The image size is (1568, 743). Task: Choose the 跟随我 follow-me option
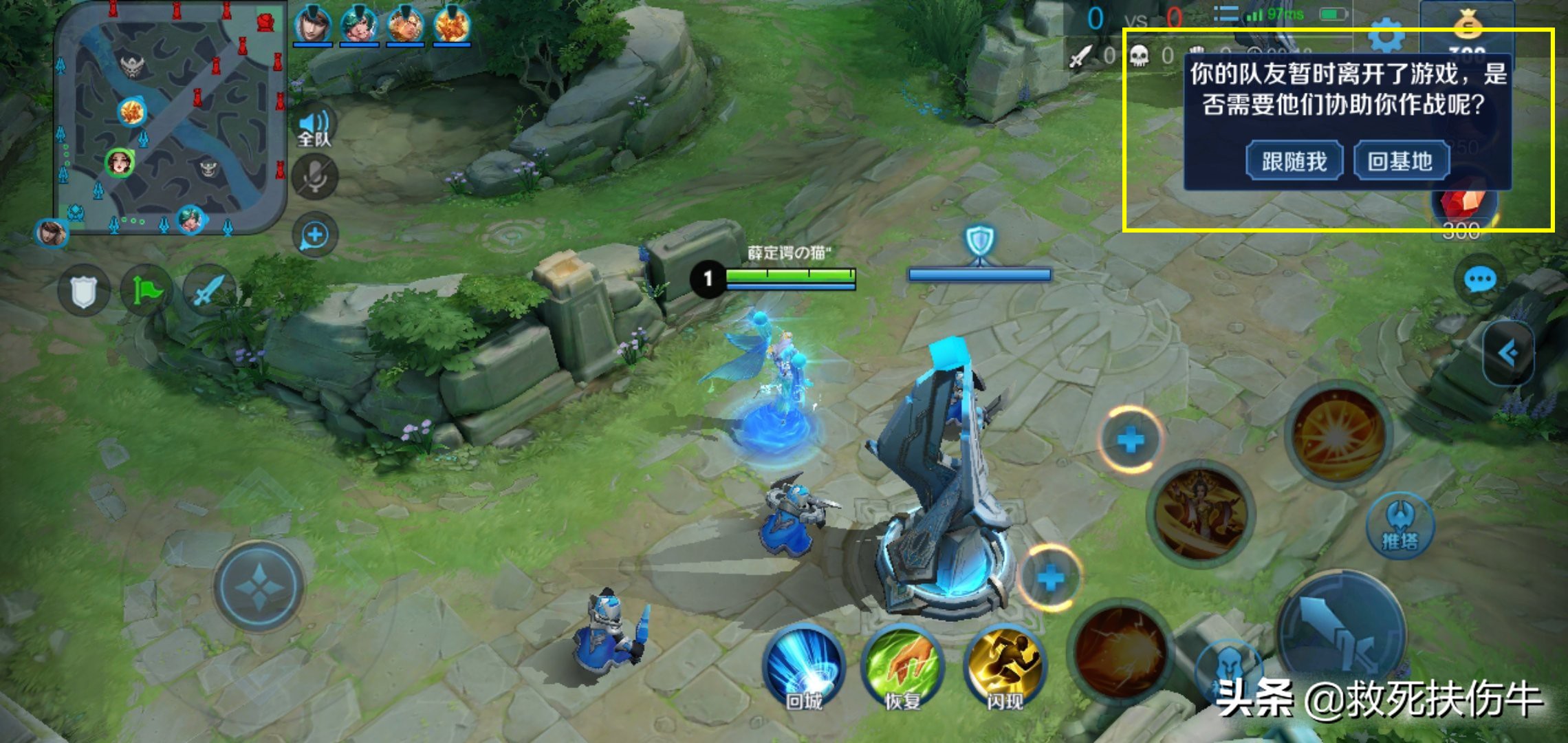[x=1294, y=162]
